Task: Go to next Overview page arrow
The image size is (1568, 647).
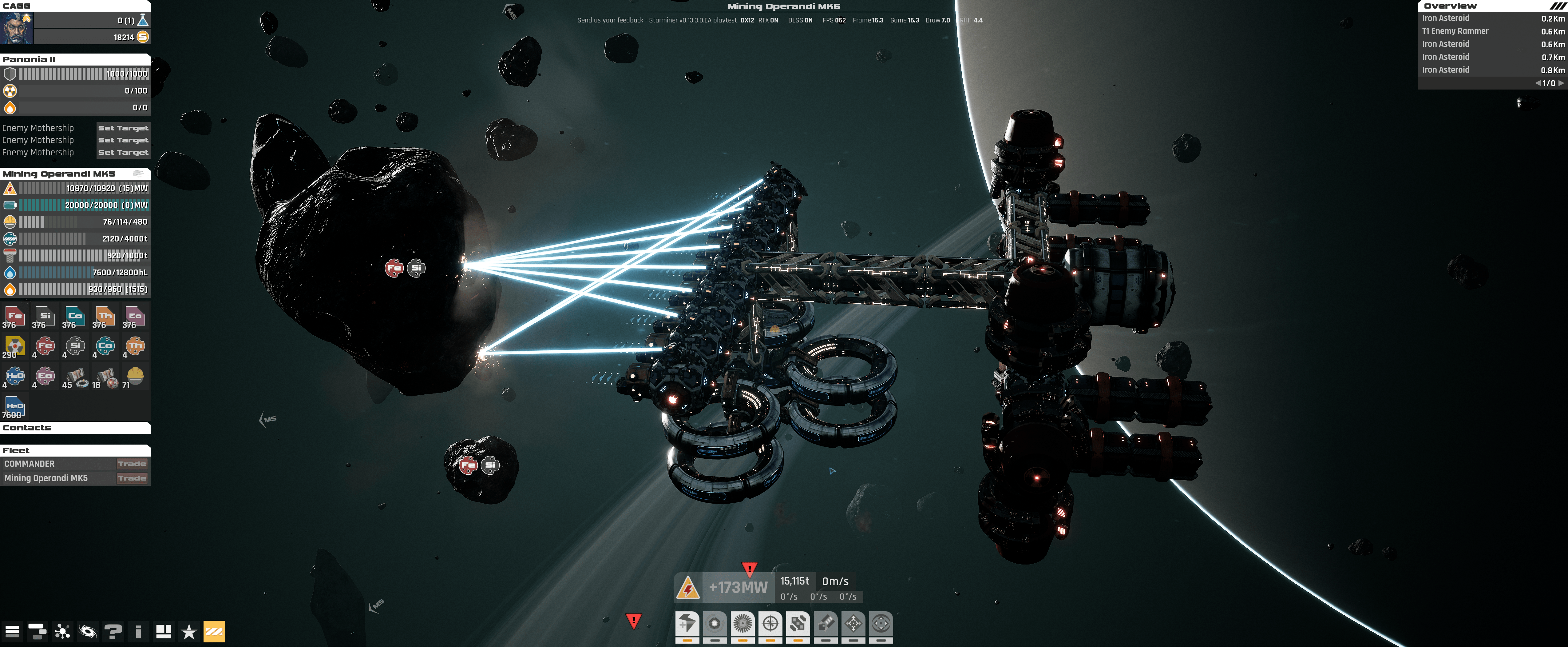Action: (1561, 83)
